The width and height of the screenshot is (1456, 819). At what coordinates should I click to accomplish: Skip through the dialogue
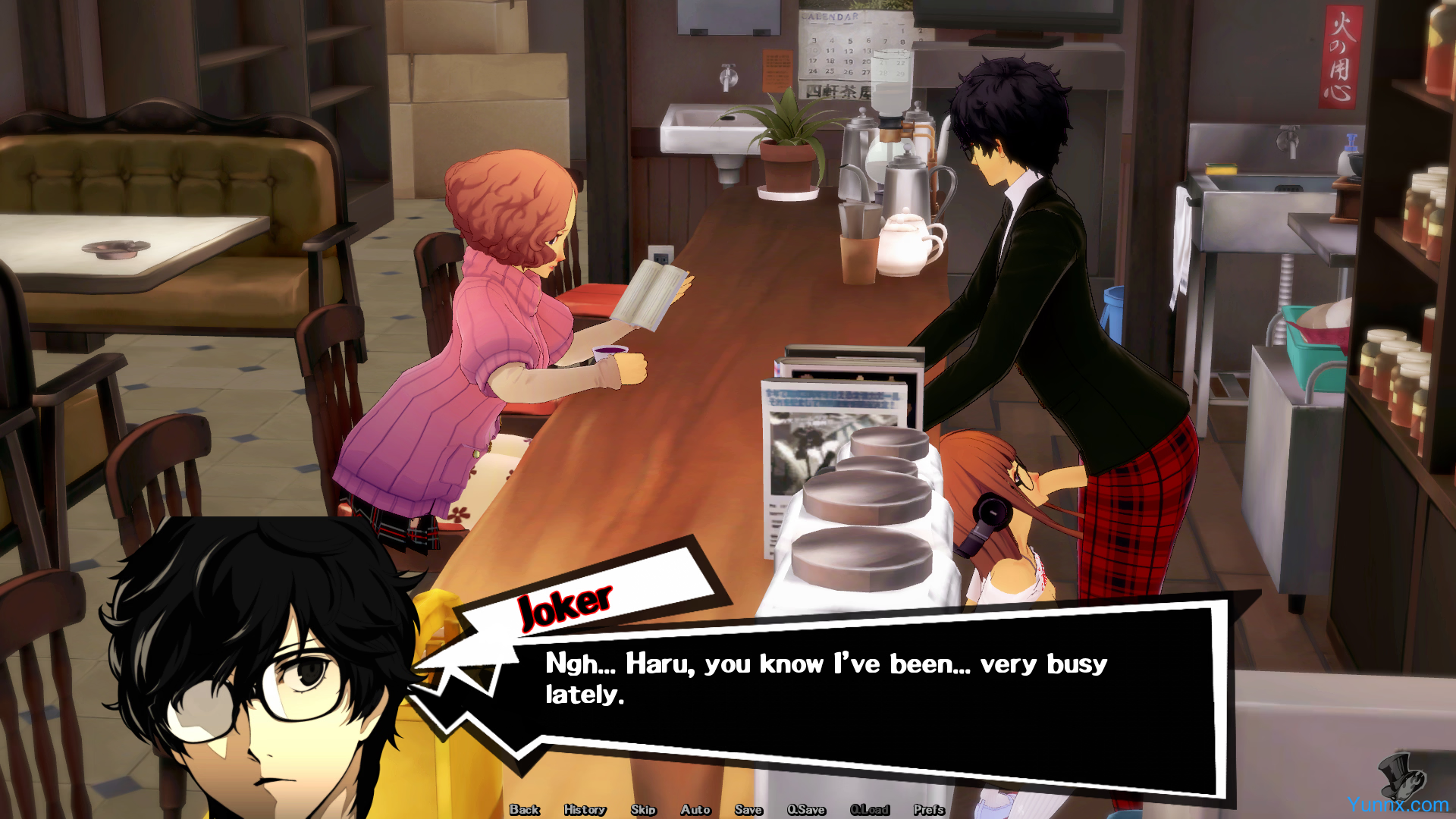pyautogui.click(x=643, y=809)
